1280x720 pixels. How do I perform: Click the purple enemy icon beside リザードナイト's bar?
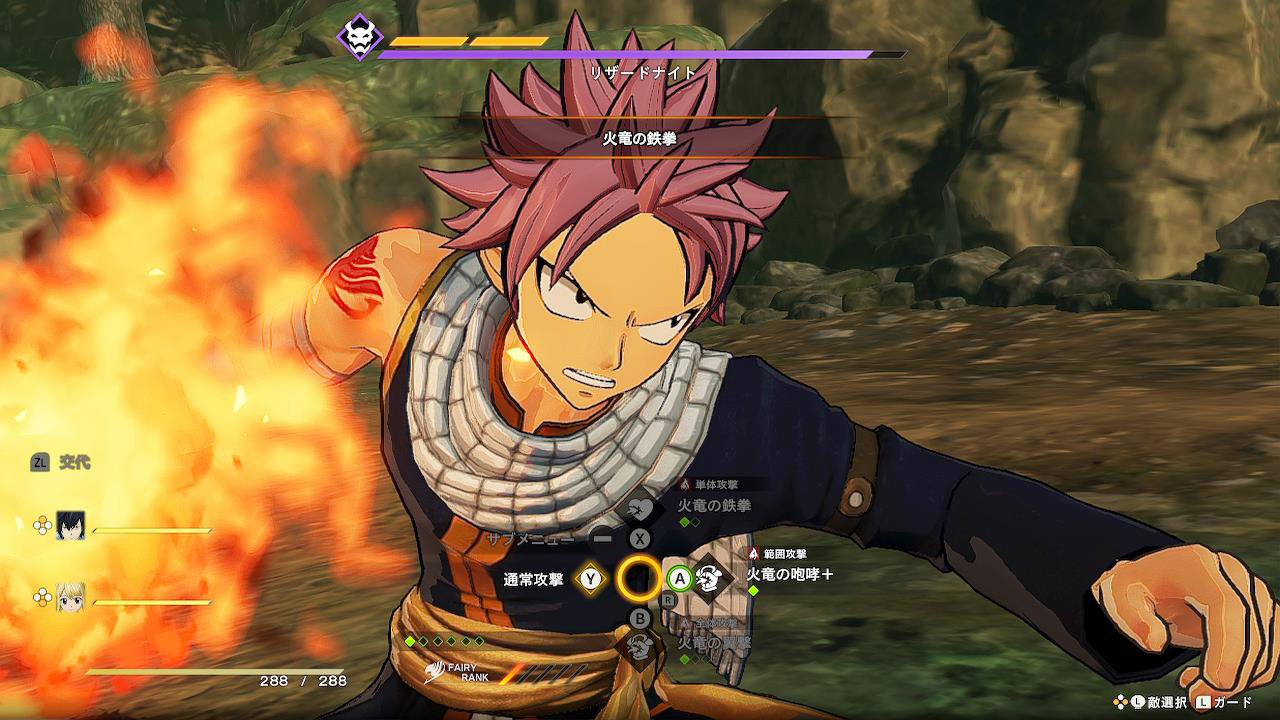pyautogui.click(x=361, y=37)
